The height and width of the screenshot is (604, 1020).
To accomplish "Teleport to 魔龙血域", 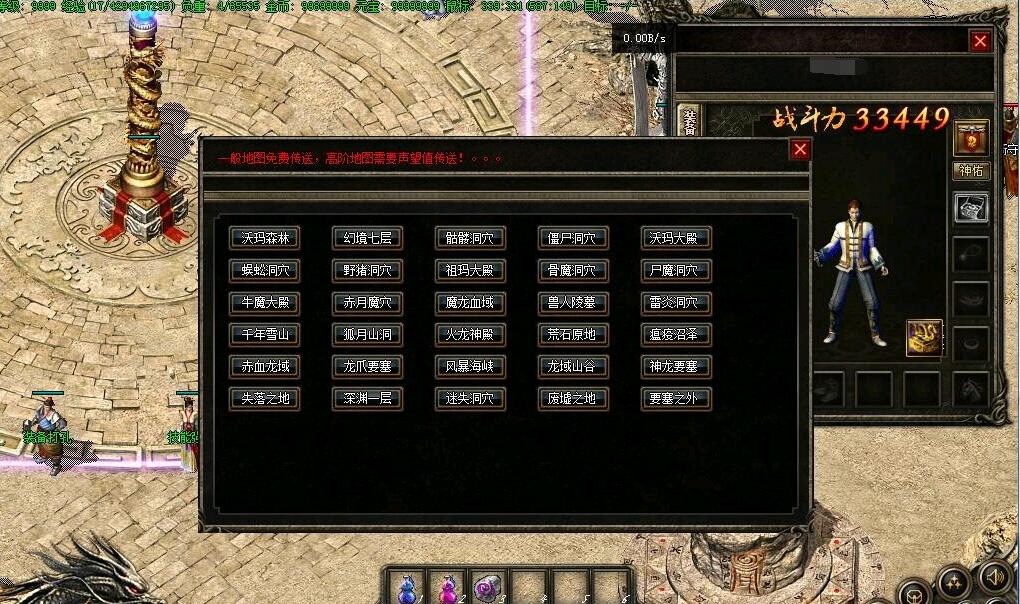I will point(470,302).
